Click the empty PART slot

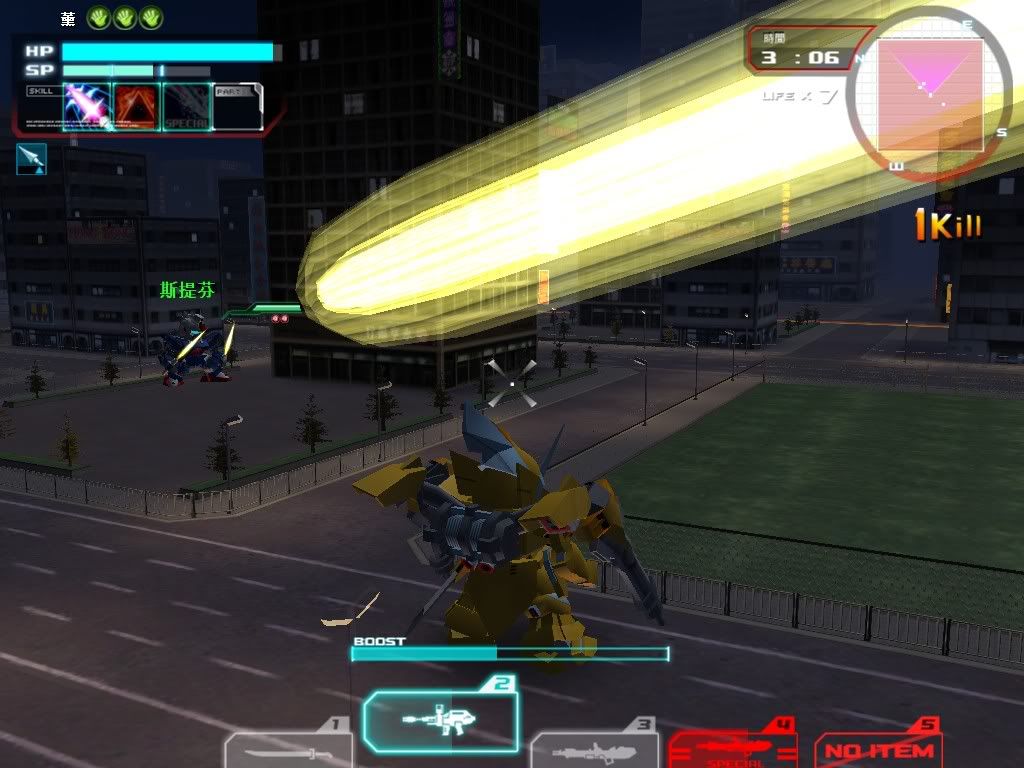tap(238, 107)
